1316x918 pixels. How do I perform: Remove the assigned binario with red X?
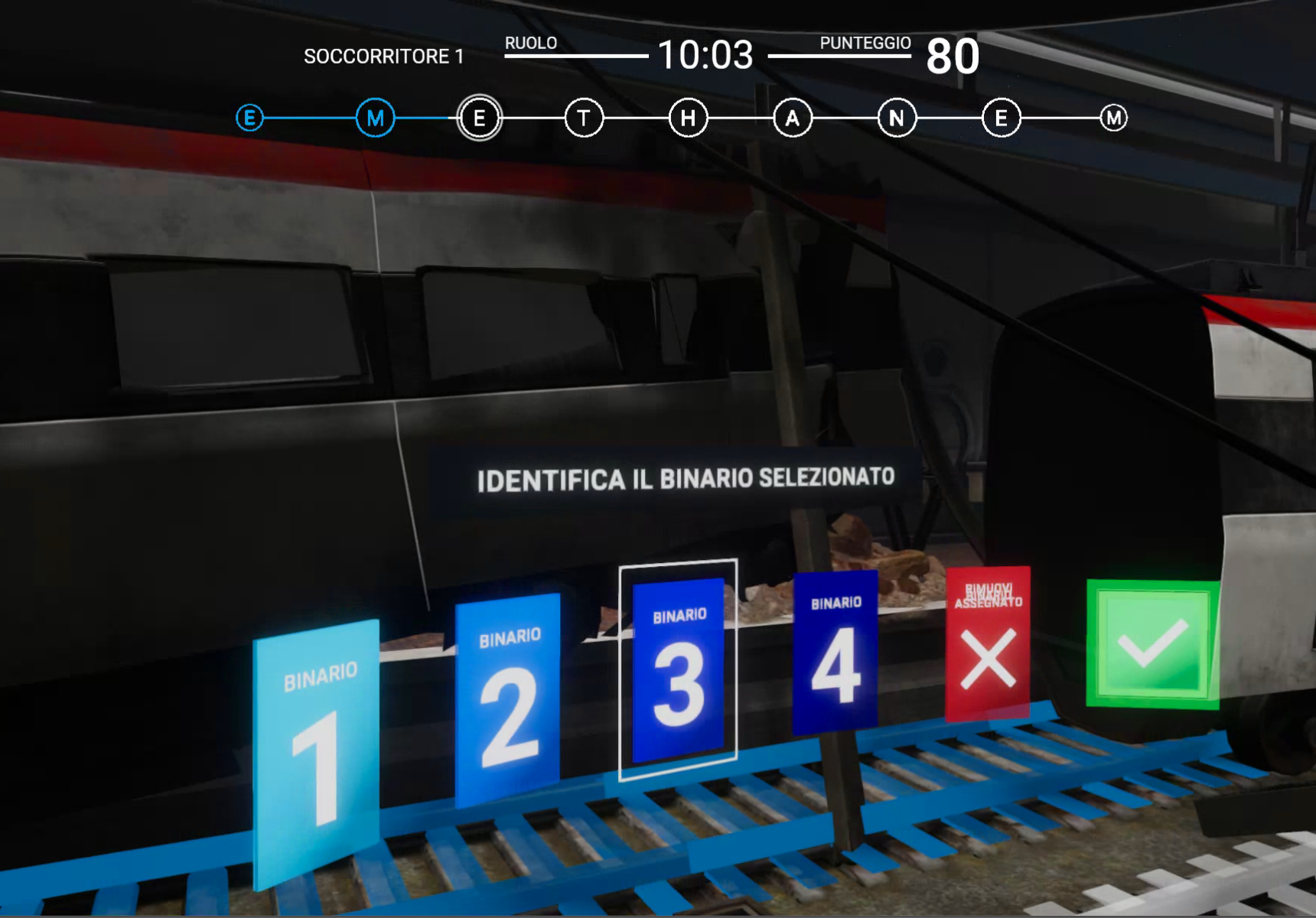point(988,644)
